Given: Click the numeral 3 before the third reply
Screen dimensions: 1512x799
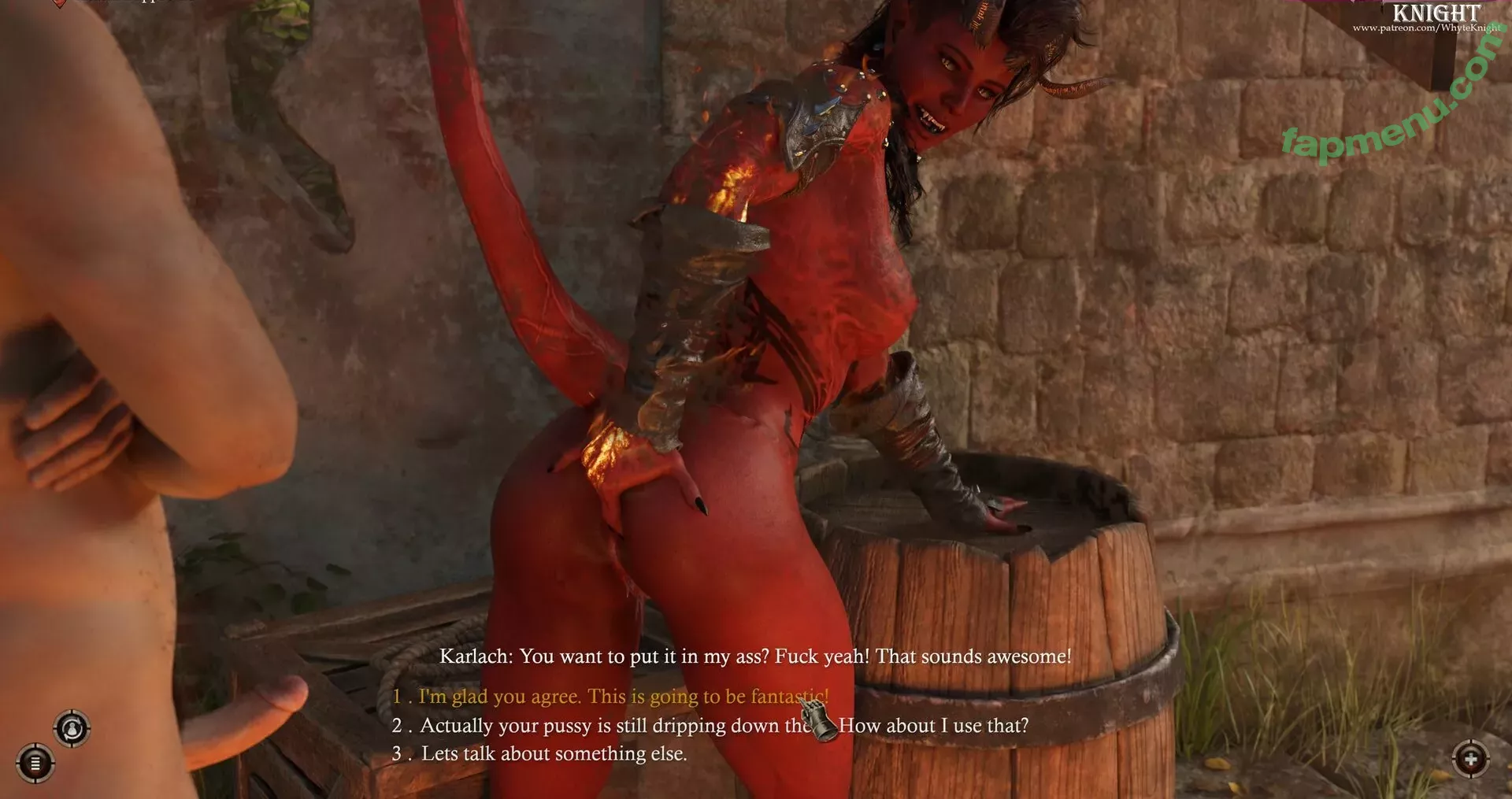Looking at the screenshot, I should (396, 753).
